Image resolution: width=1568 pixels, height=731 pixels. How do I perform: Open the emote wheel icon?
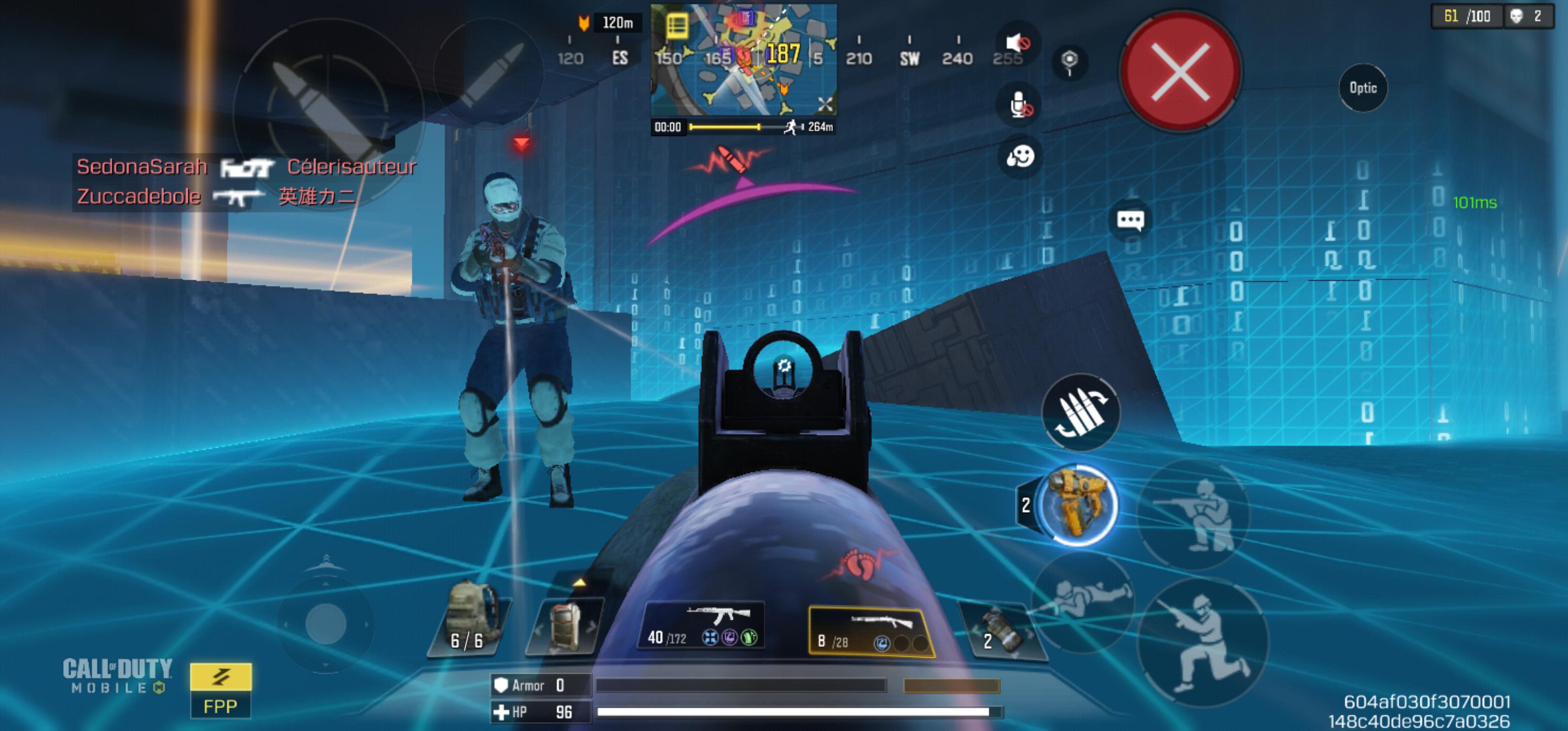click(1020, 157)
